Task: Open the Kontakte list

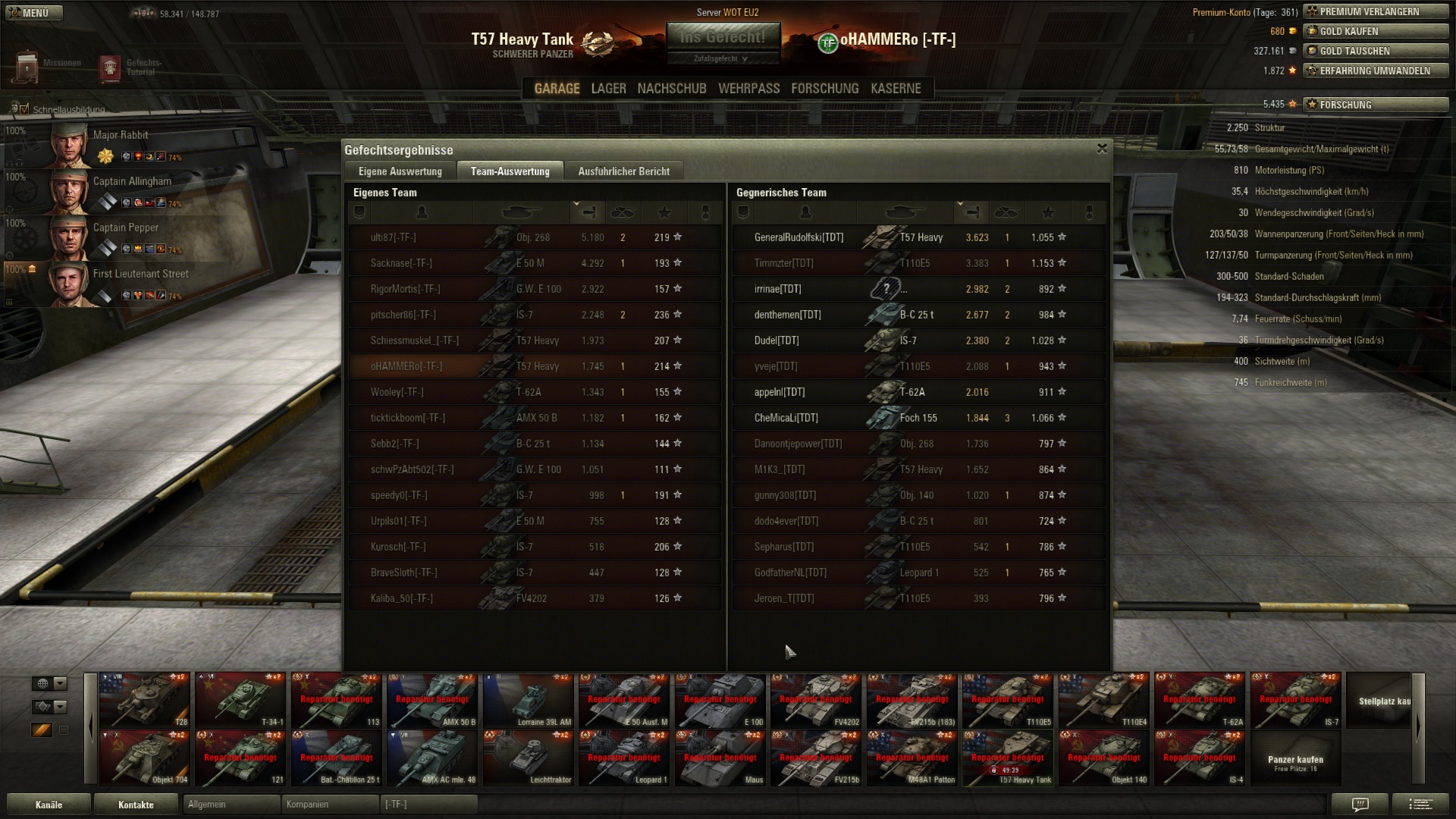Action: tap(136, 805)
